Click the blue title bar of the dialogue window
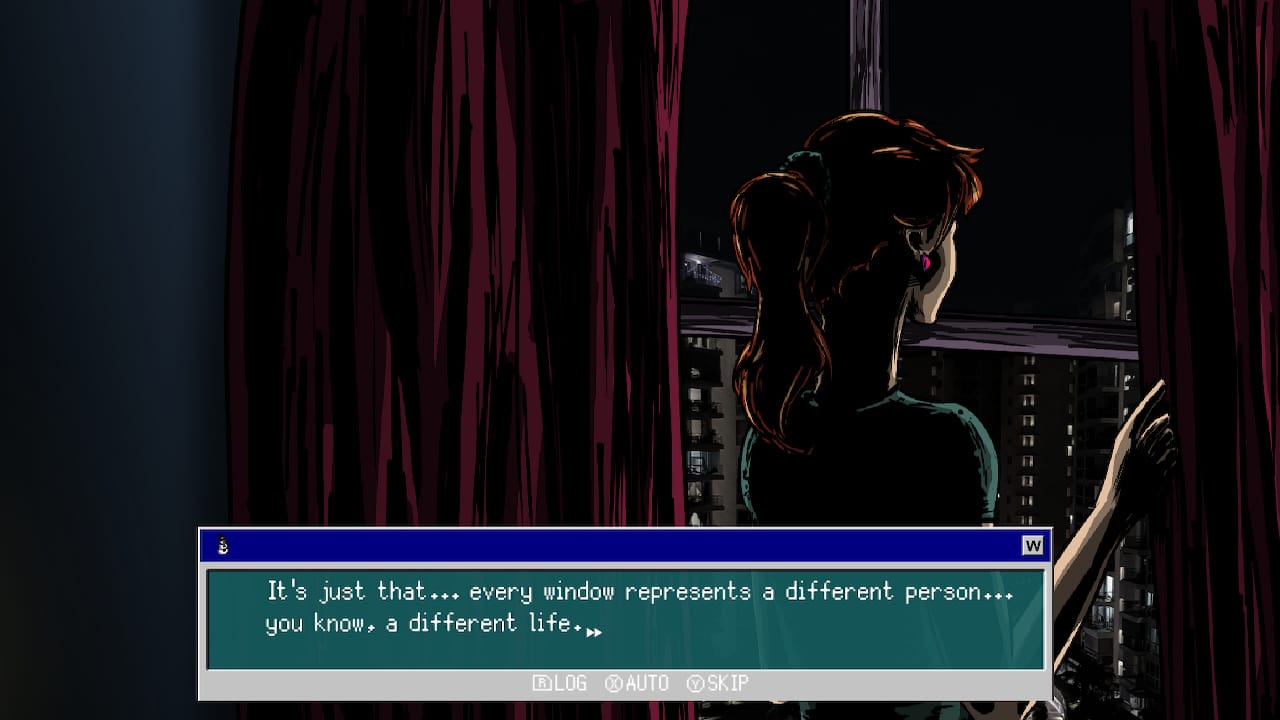Viewport: 1280px width, 720px height. tap(620, 545)
